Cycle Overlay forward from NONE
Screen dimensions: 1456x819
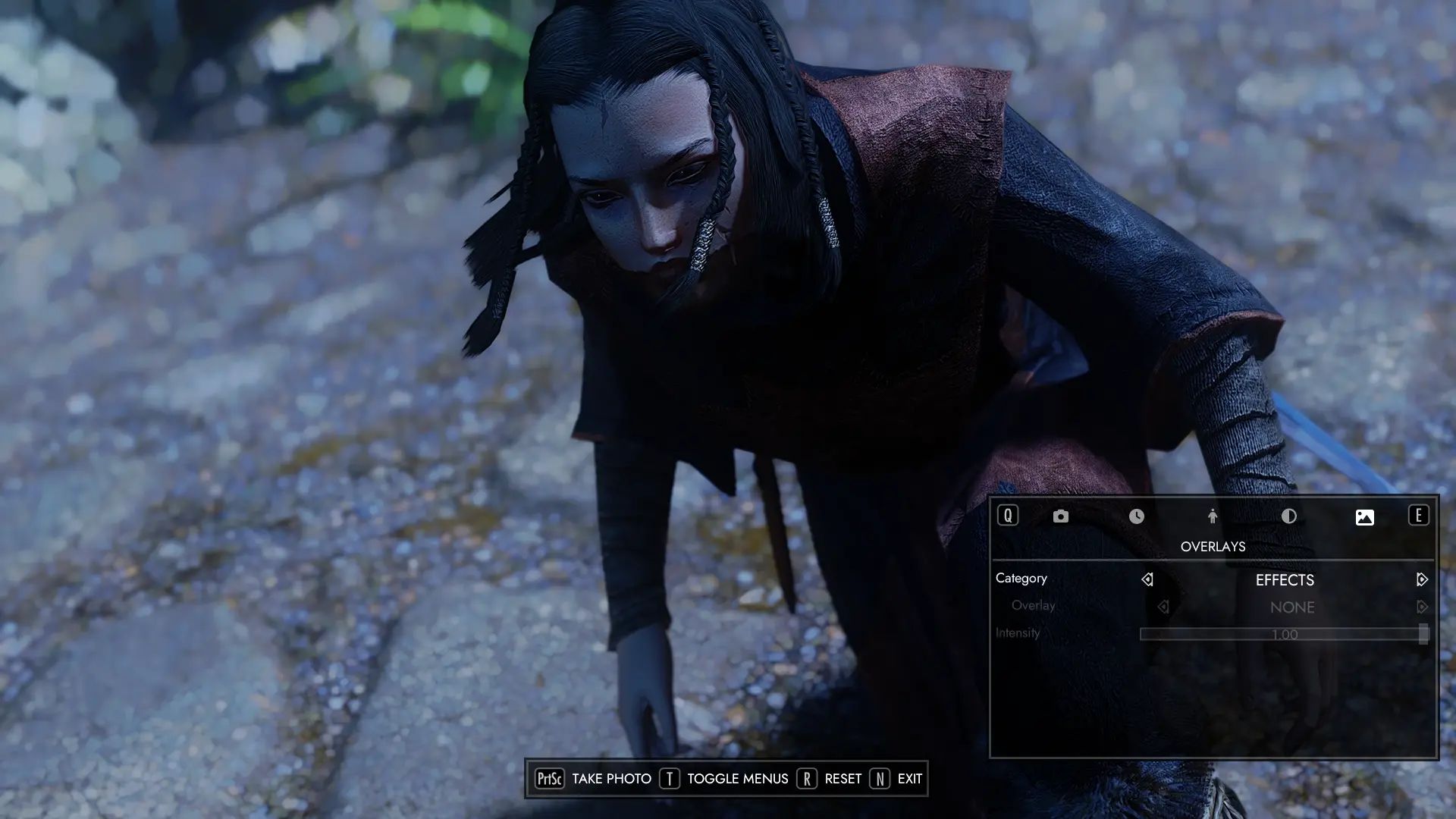pos(1421,607)
